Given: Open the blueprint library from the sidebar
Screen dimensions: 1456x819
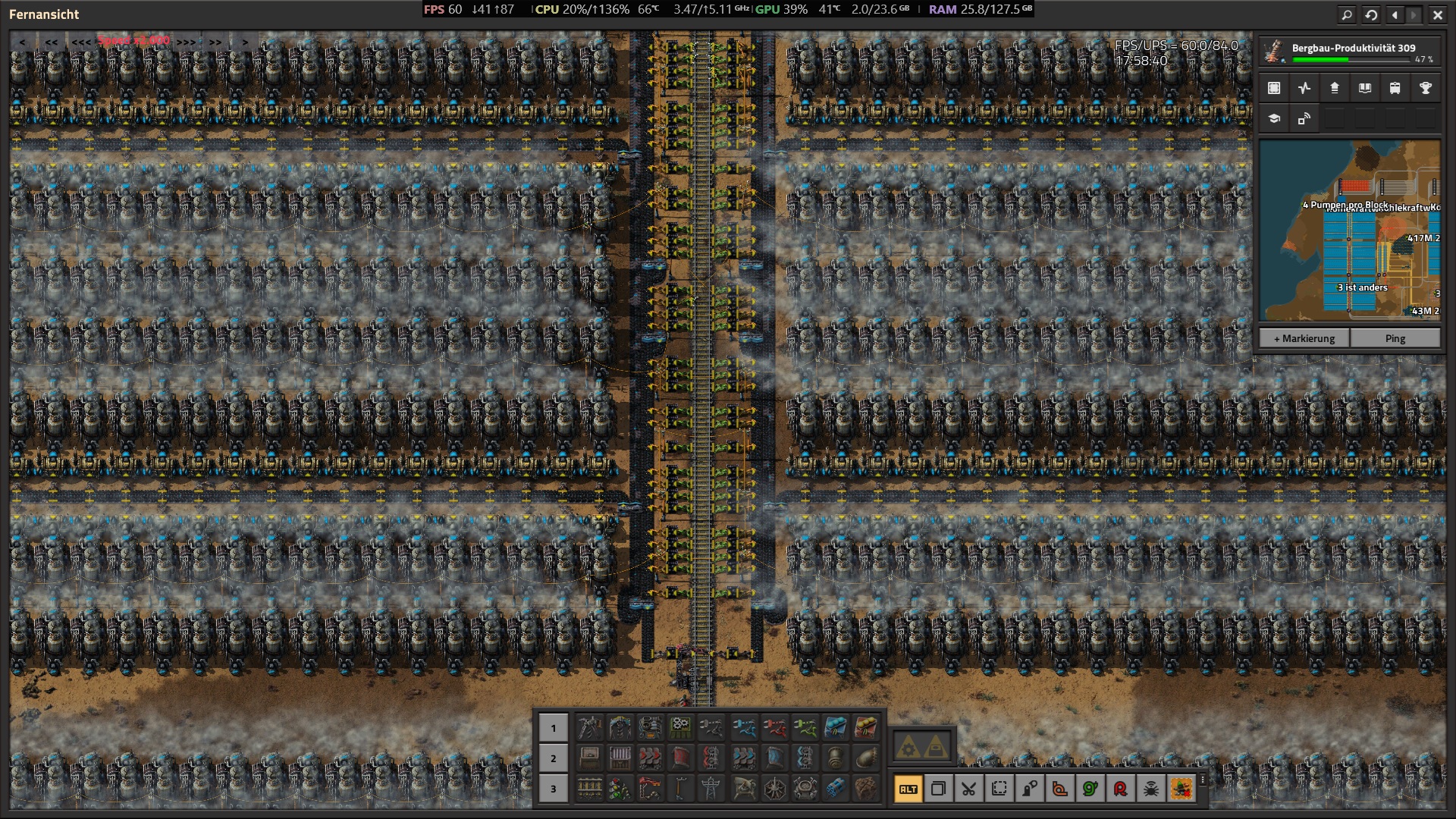Looking at the screenshot, I should (1274, 88).
